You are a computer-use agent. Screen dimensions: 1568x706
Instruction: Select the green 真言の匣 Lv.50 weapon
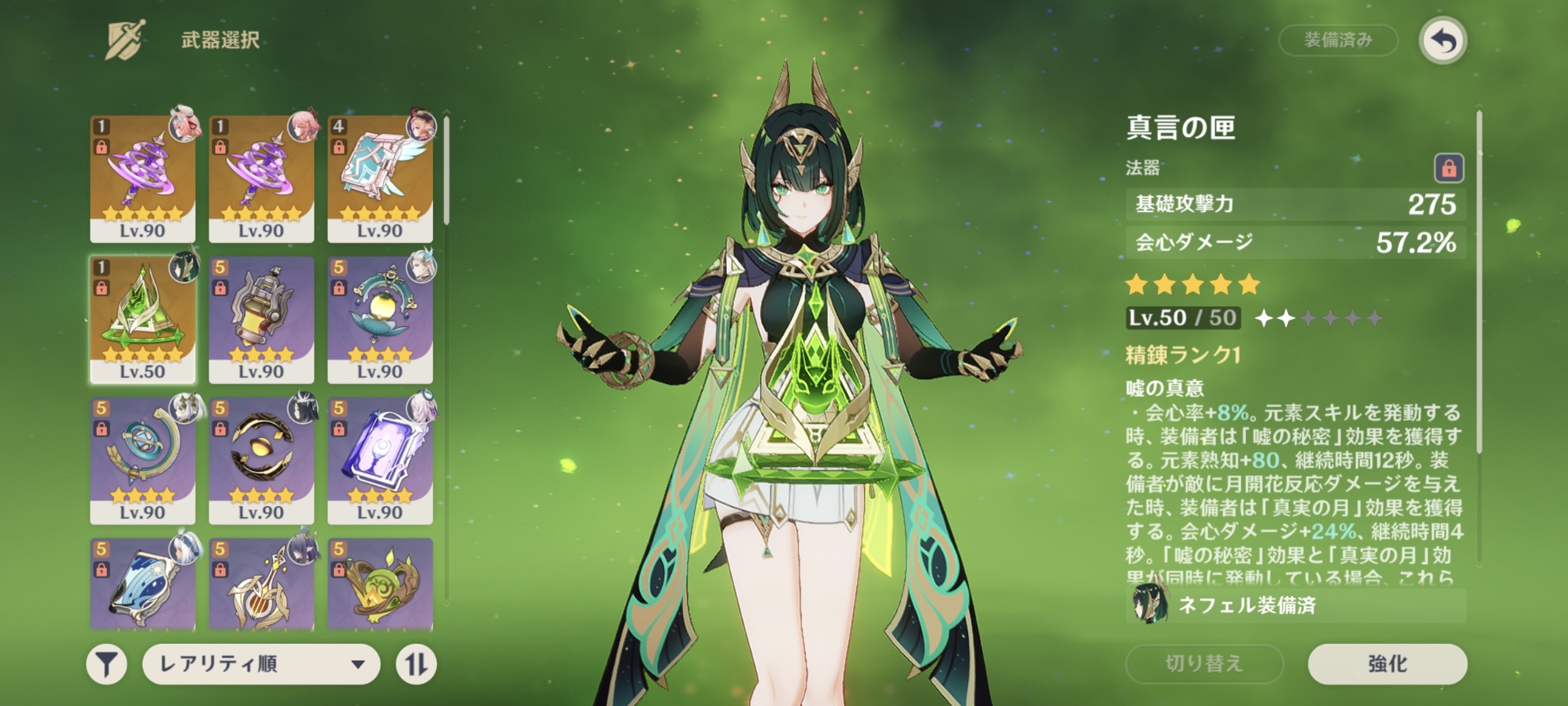click(142, 320)
